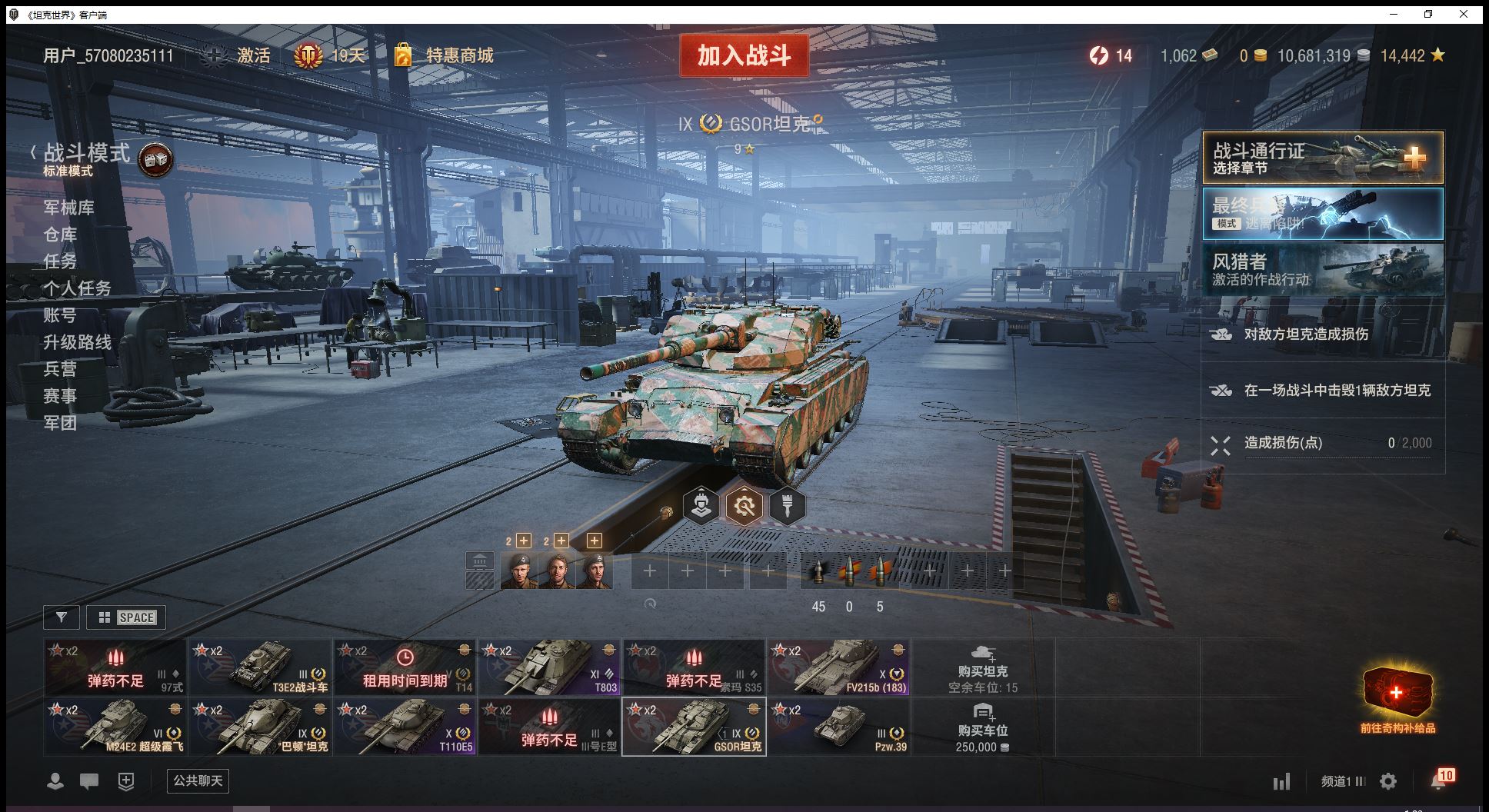Select the M24E2 超级霞飞 tank tile
This screenshot has height=812, width=1489.
[115, 727]
